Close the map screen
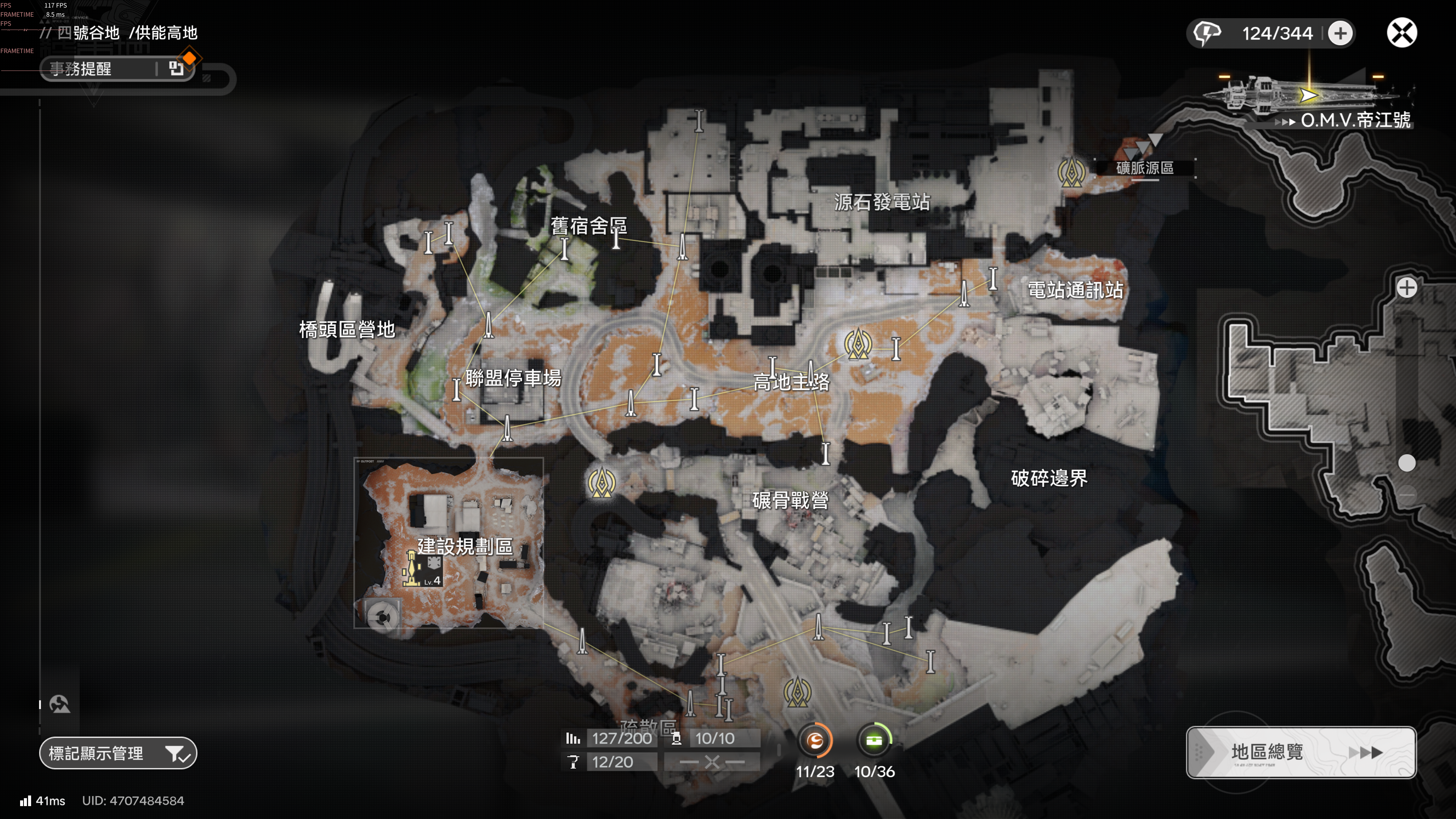The image size is (1456, 819). [x=1401, y=33]
